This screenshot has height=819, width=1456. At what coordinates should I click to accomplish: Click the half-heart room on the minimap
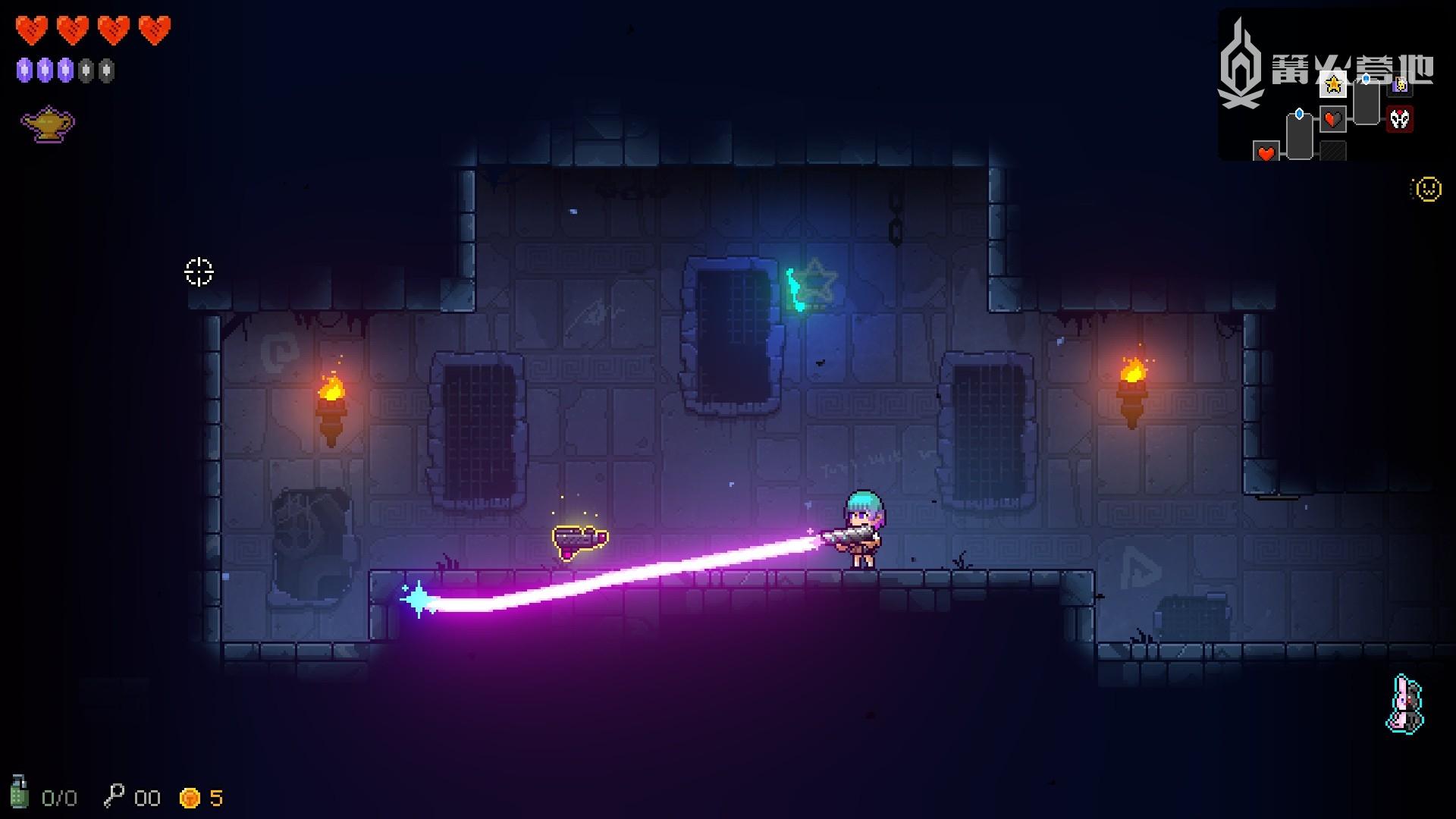point(1333,119)
